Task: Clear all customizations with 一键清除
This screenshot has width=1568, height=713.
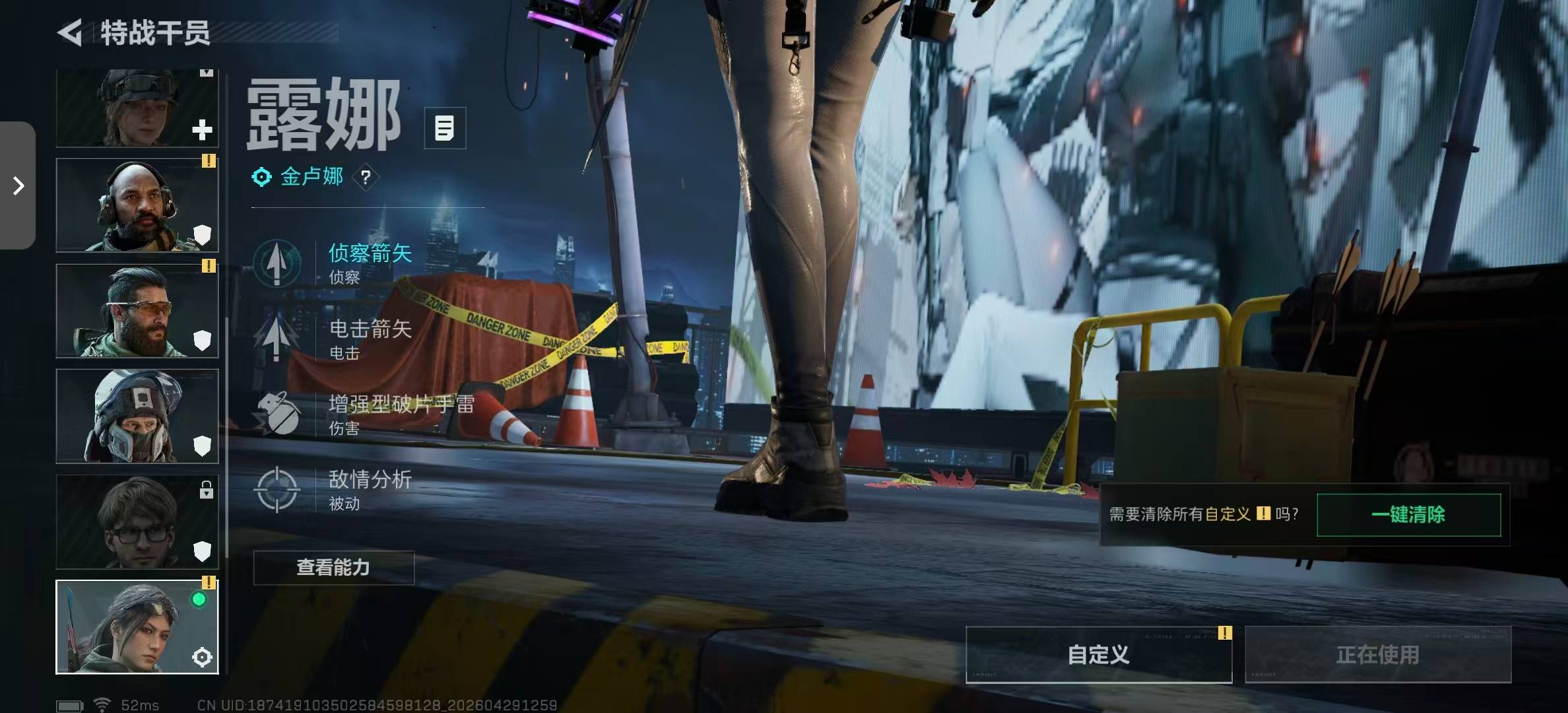Action: [1408, 515]
